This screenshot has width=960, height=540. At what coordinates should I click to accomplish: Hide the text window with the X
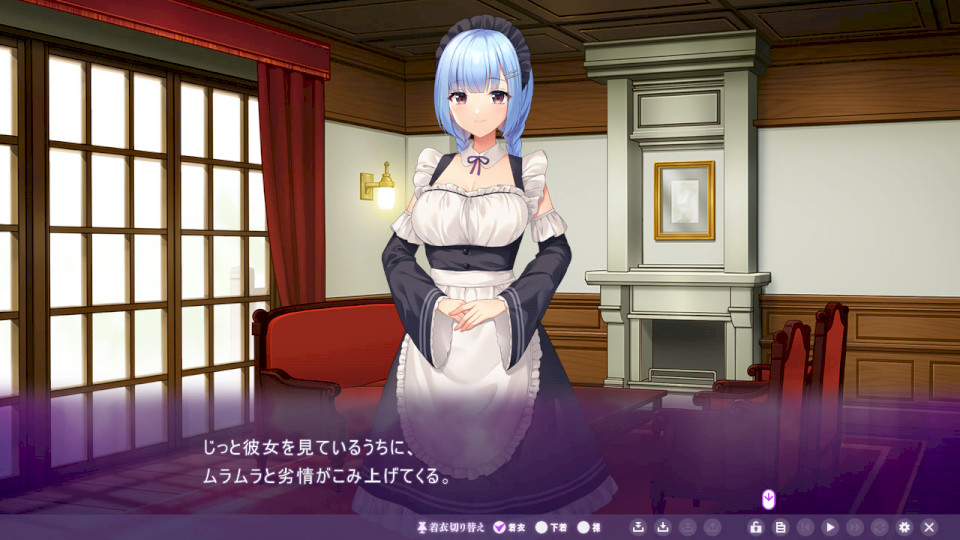[x=929, y=527]
